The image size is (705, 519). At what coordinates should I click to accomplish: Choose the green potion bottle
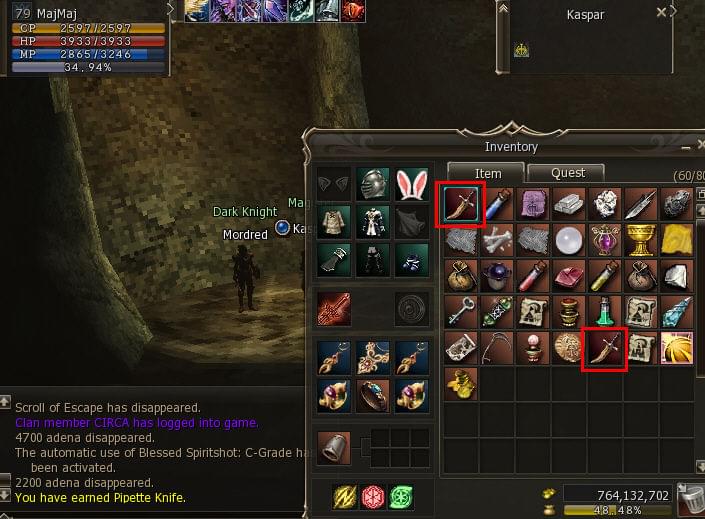pos(604,312)
